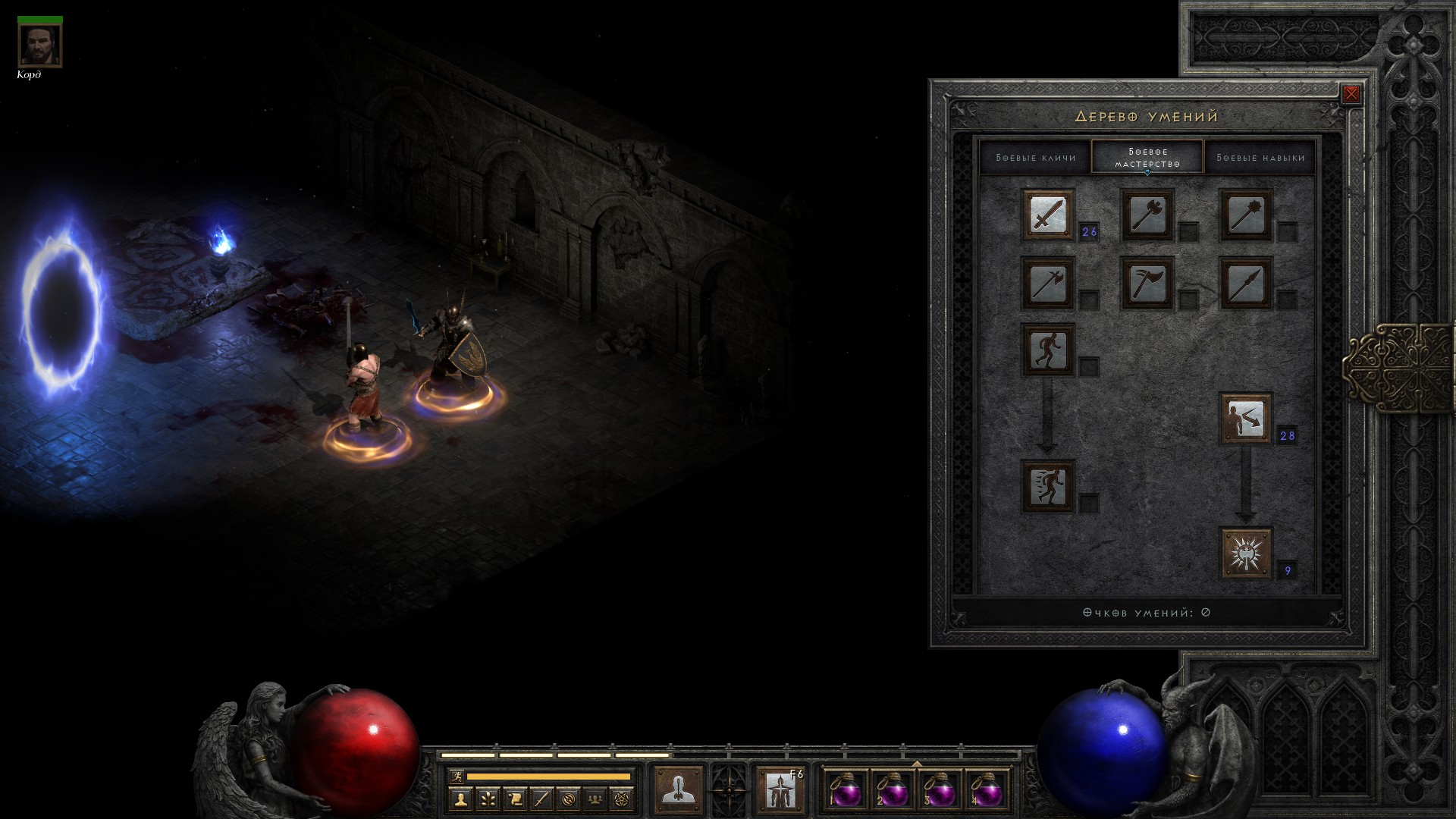Image resolution: width=1456 pixels, height=819 pixels.
Task: Select the spear mastery skill icon
Action: click(x=1245, y=284)
